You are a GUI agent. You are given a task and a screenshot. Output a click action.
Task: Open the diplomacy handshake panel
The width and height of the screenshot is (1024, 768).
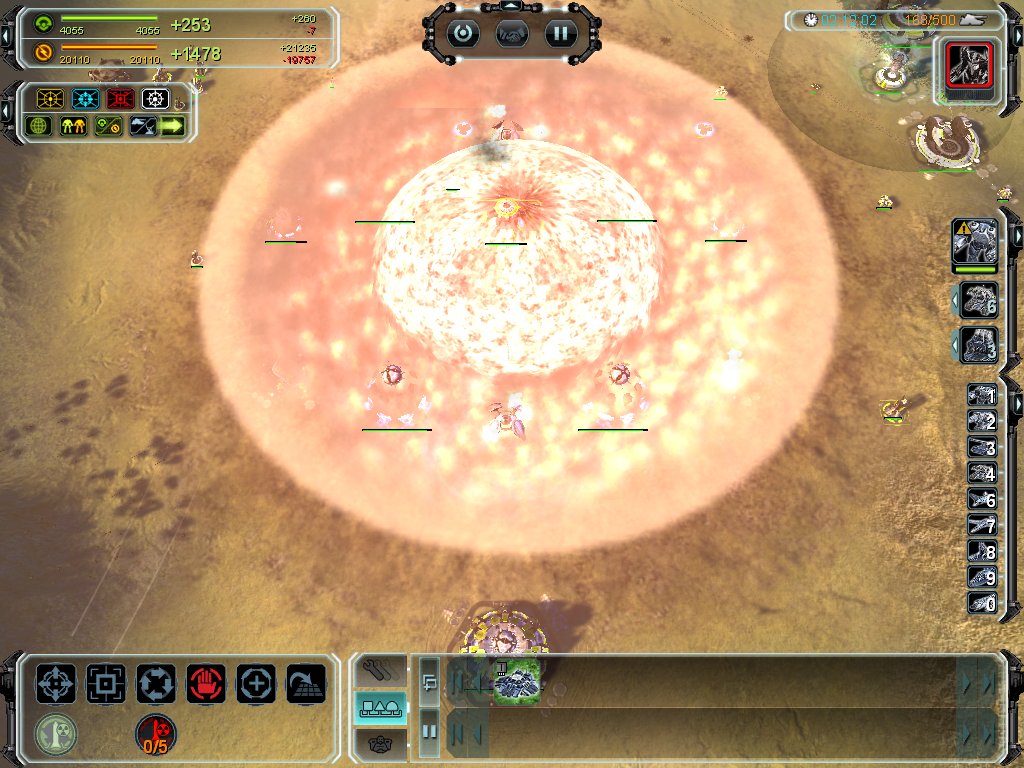[x=512, y=33]
